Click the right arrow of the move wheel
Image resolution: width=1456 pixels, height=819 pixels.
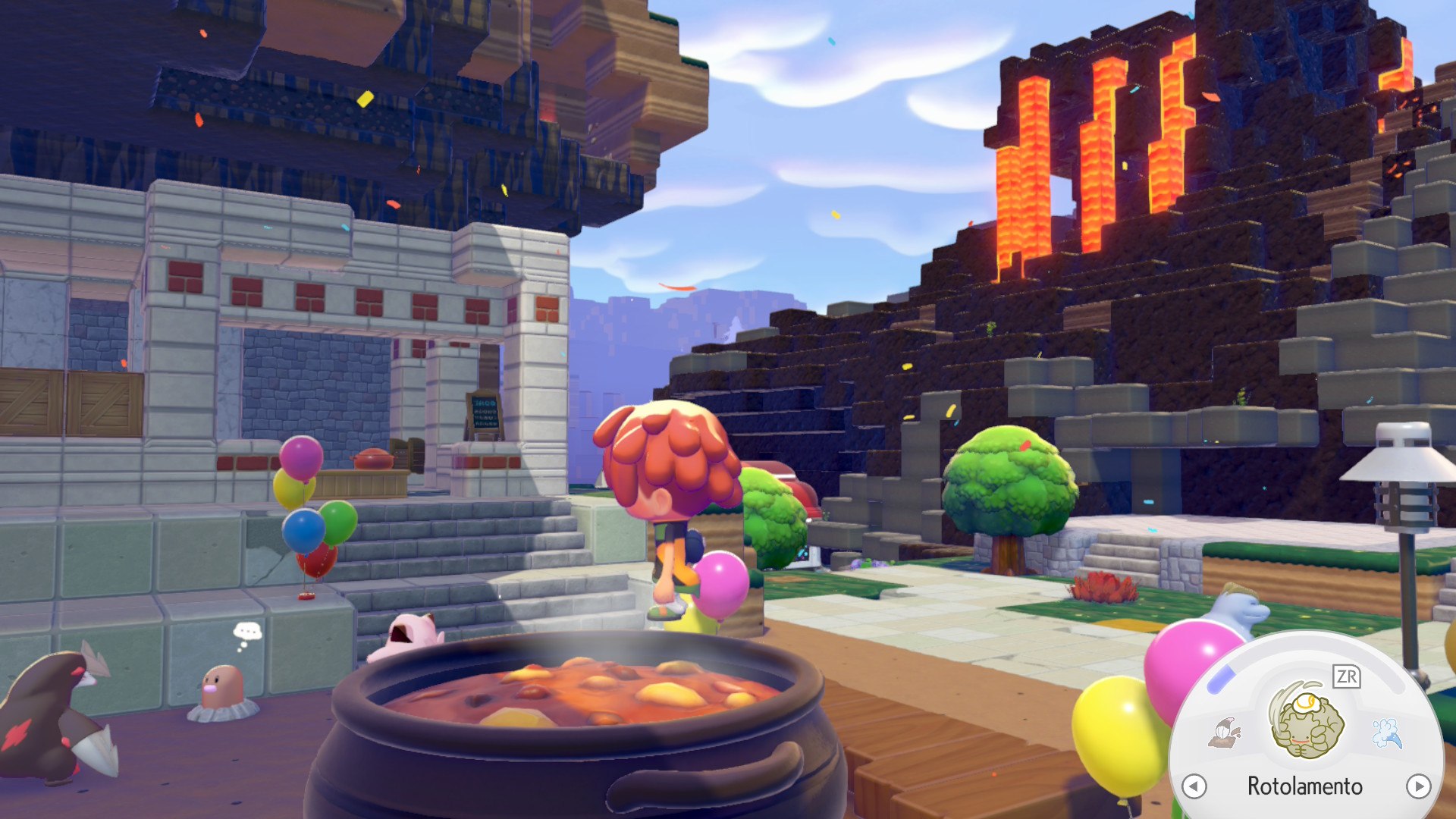click(x=1418, y=786)
